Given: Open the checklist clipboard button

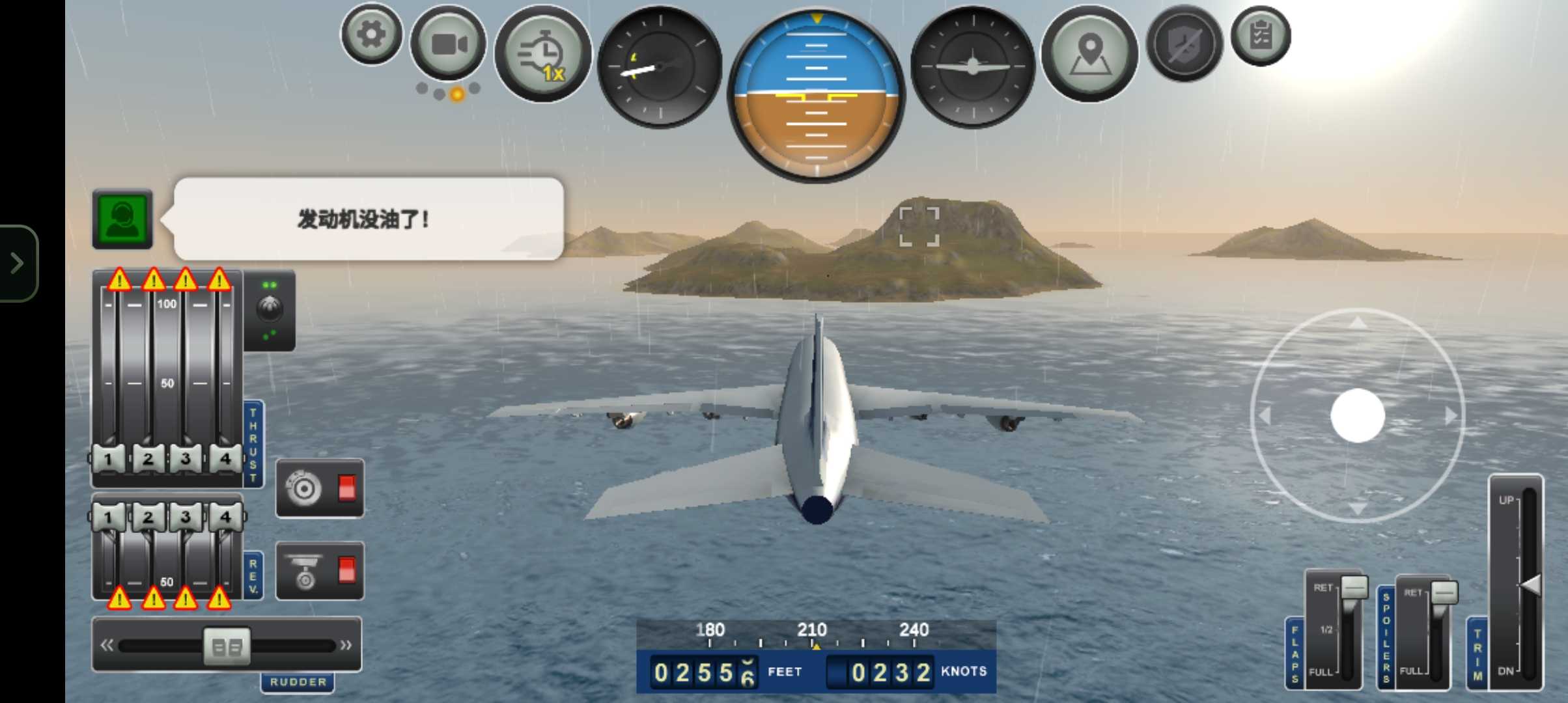Looking at the screenshot, I should coord(1261,36).
